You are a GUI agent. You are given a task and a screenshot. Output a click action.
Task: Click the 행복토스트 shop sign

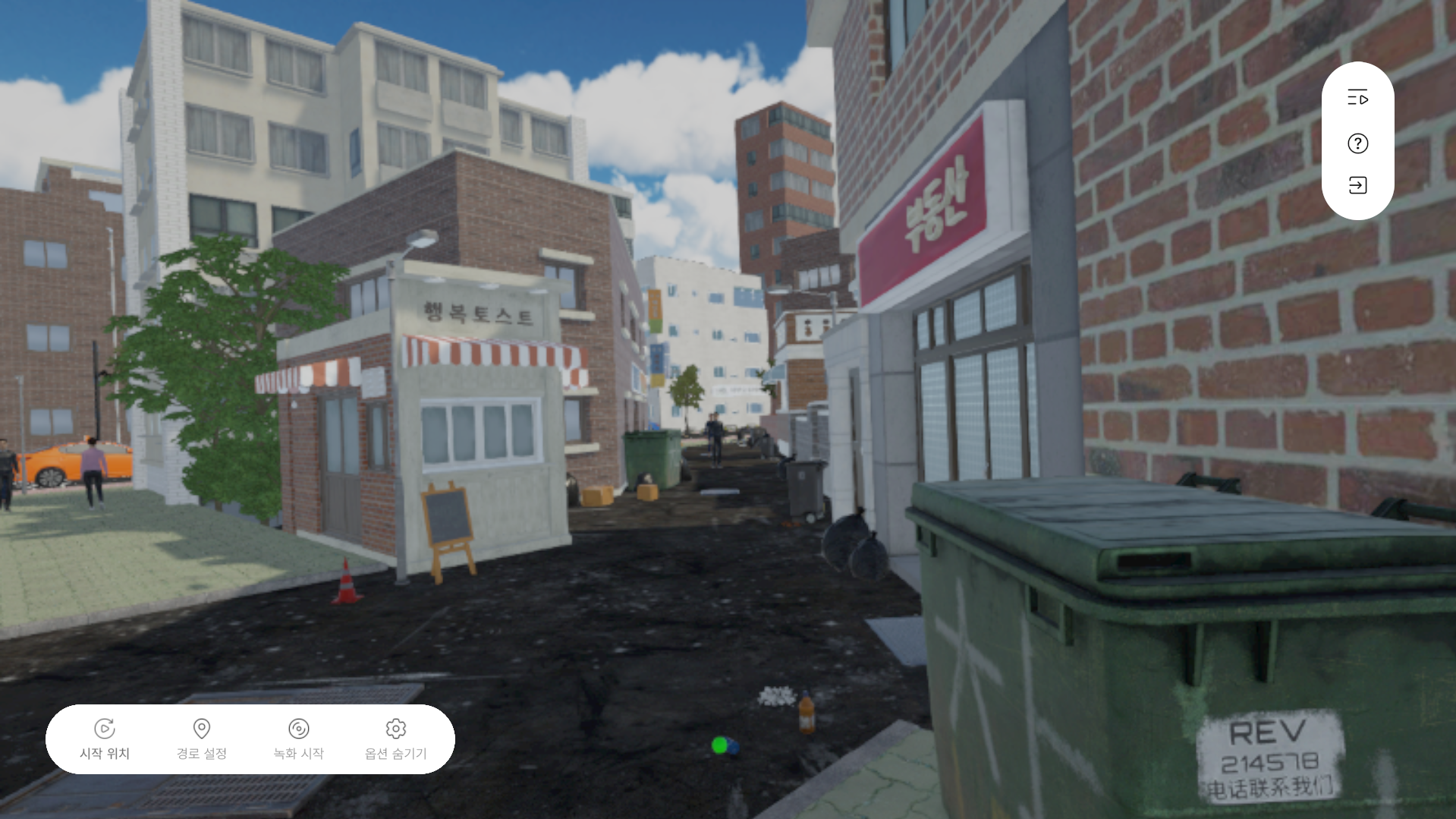476,312
